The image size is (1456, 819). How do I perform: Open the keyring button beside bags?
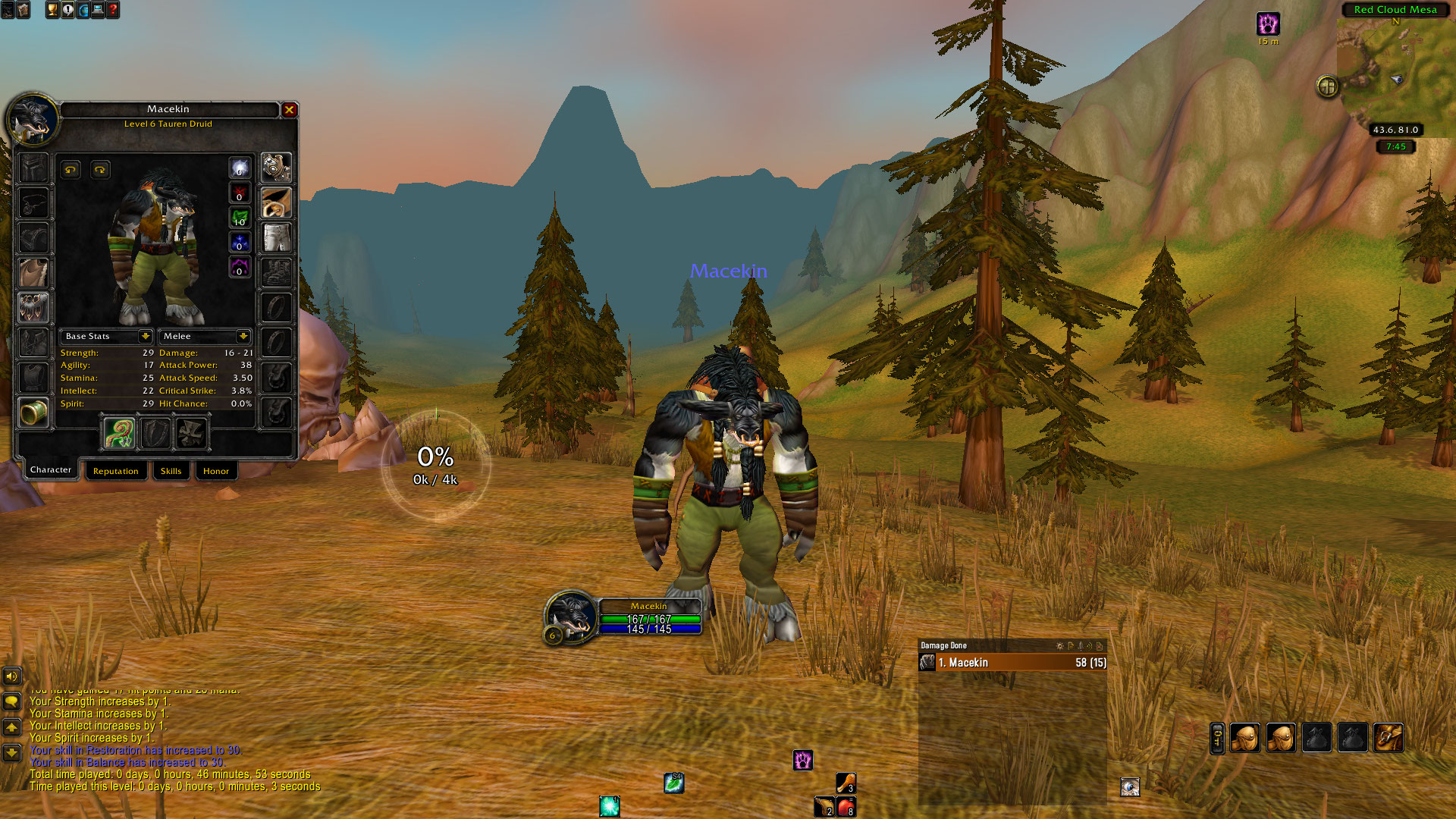click(1217, 738)
